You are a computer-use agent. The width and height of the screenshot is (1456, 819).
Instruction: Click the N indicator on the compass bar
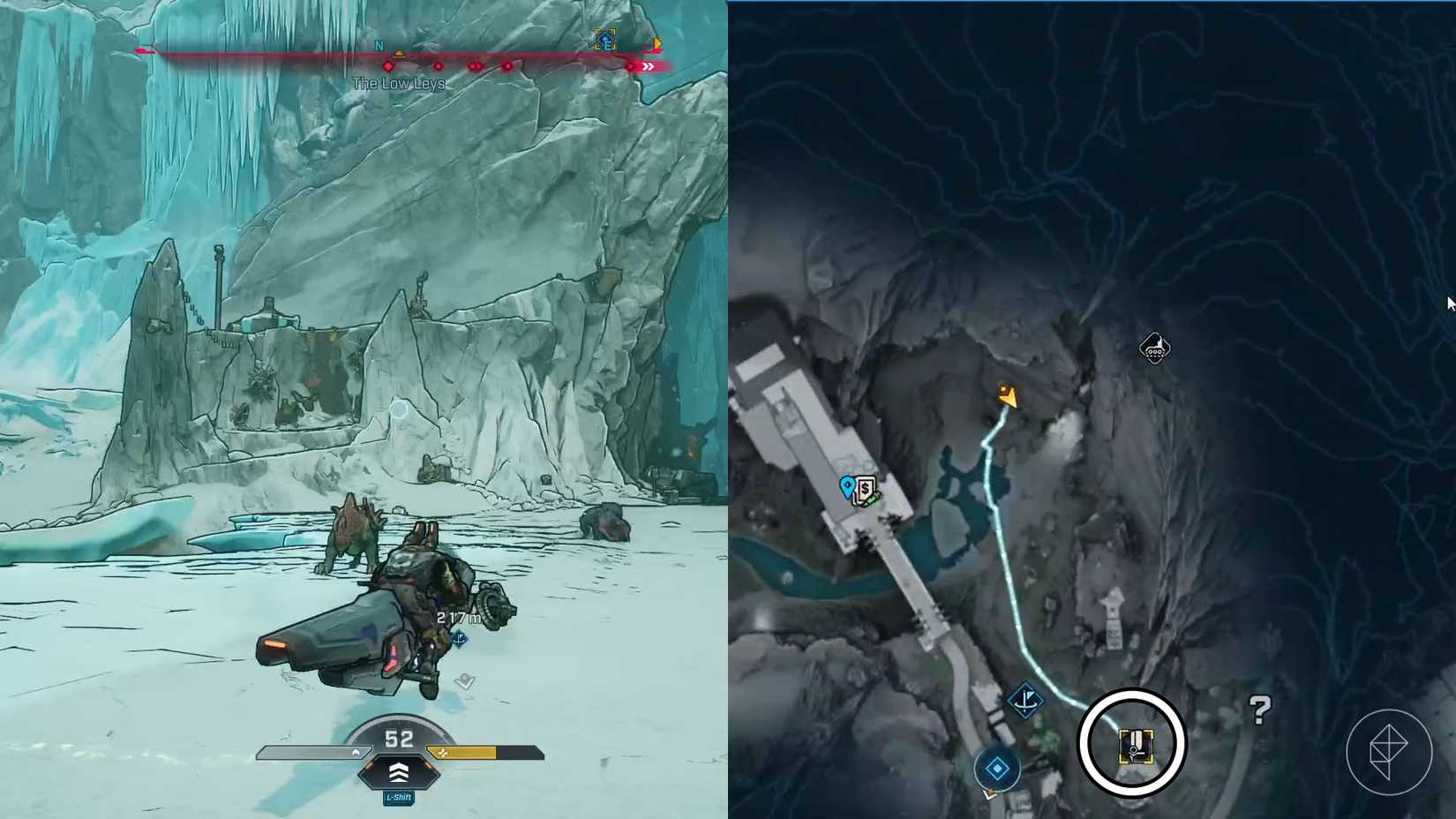[x=379, y=45]
